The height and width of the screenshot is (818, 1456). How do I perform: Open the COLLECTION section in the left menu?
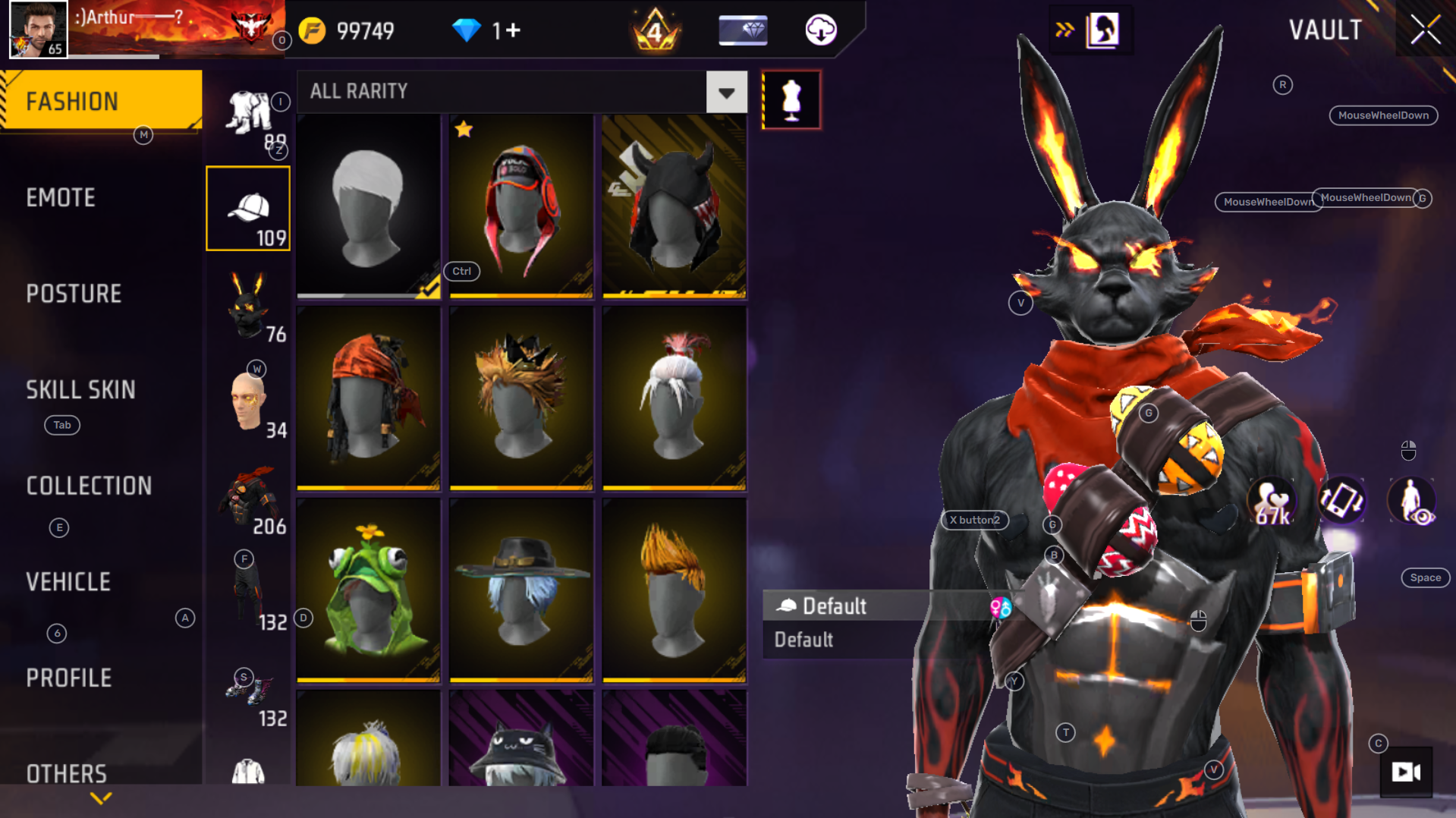tap(89, 486)
